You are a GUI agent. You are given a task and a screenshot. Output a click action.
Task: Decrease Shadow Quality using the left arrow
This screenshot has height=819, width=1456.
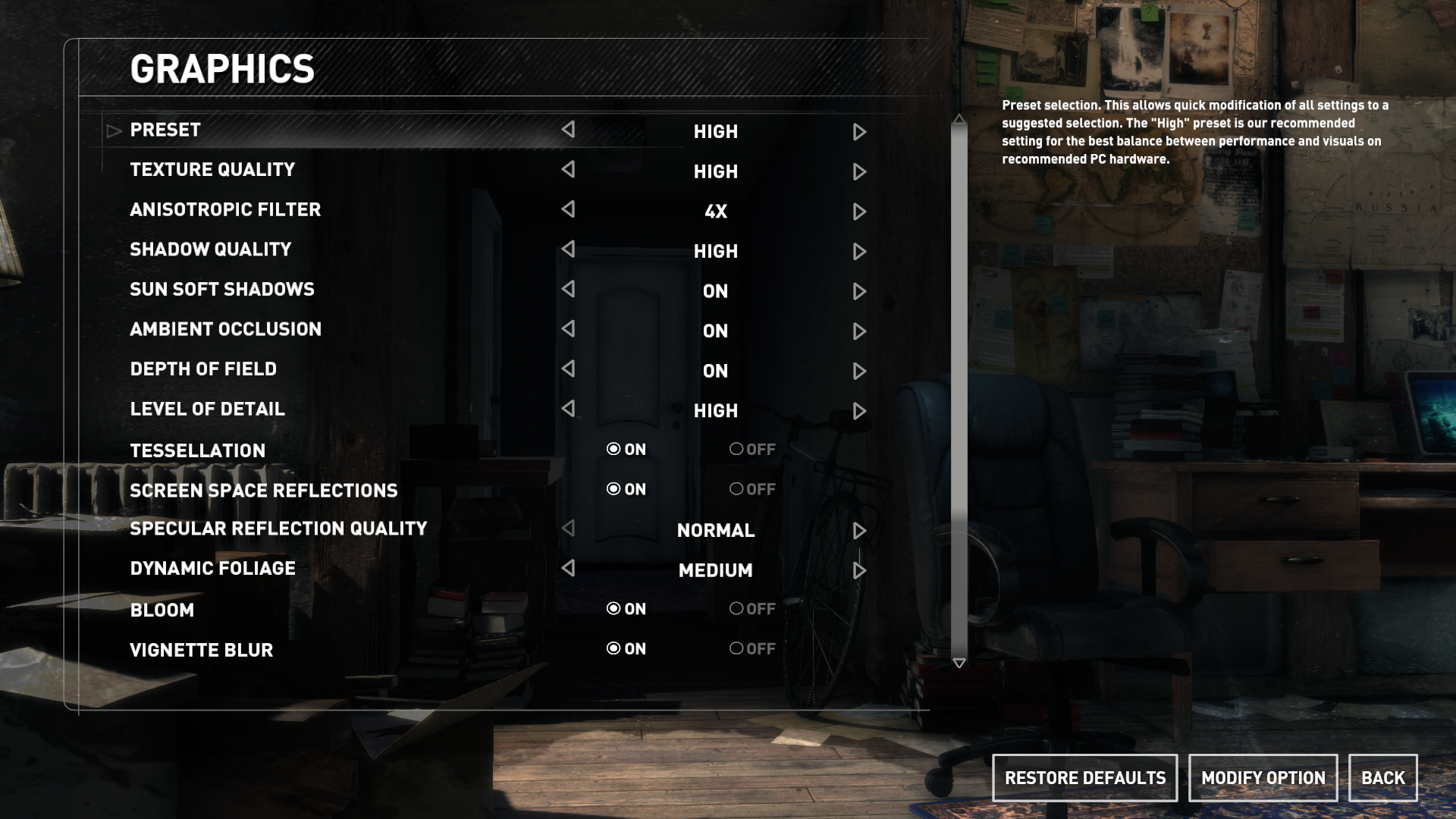point(568,249)
